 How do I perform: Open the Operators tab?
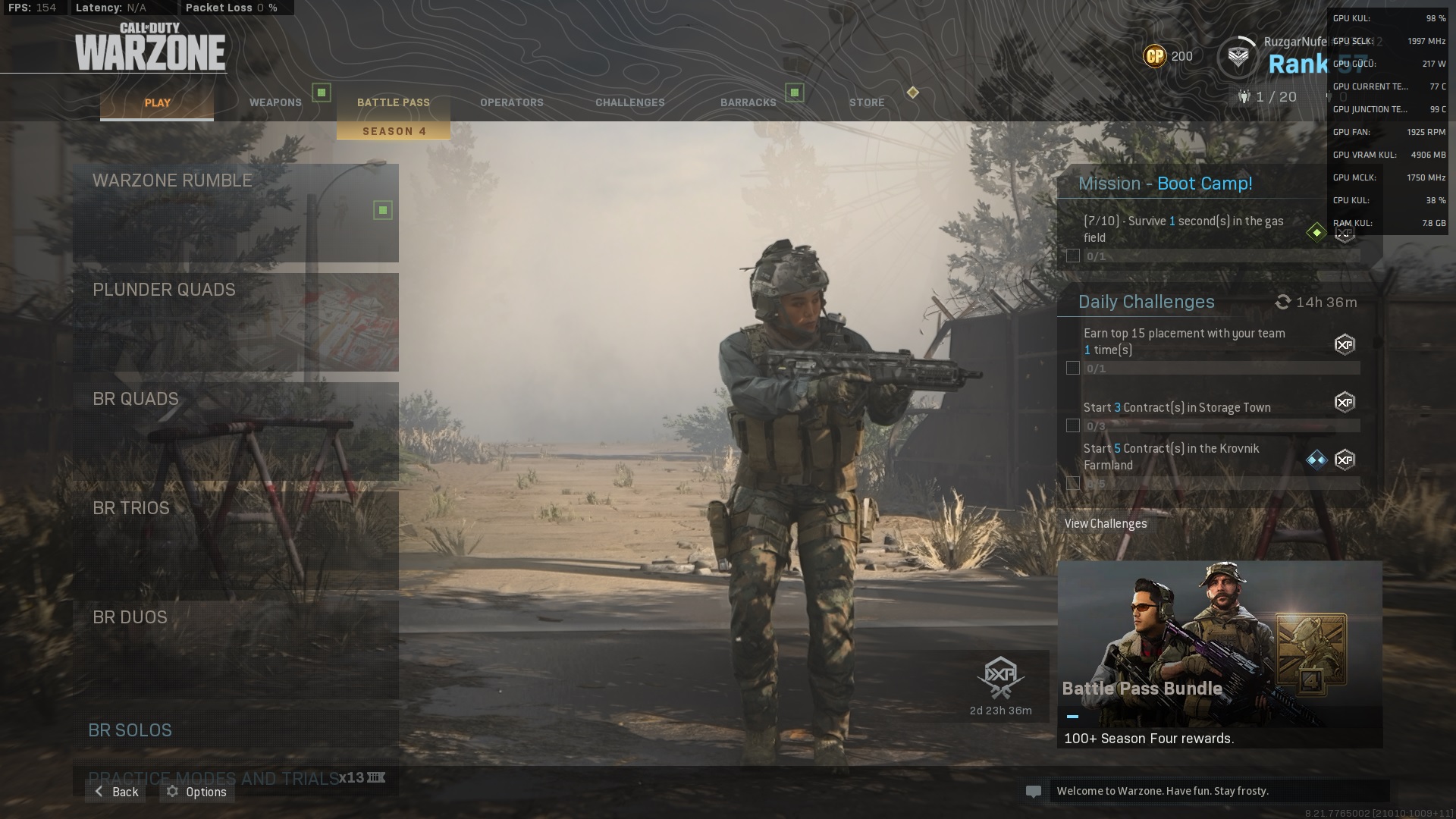[511, 103]
